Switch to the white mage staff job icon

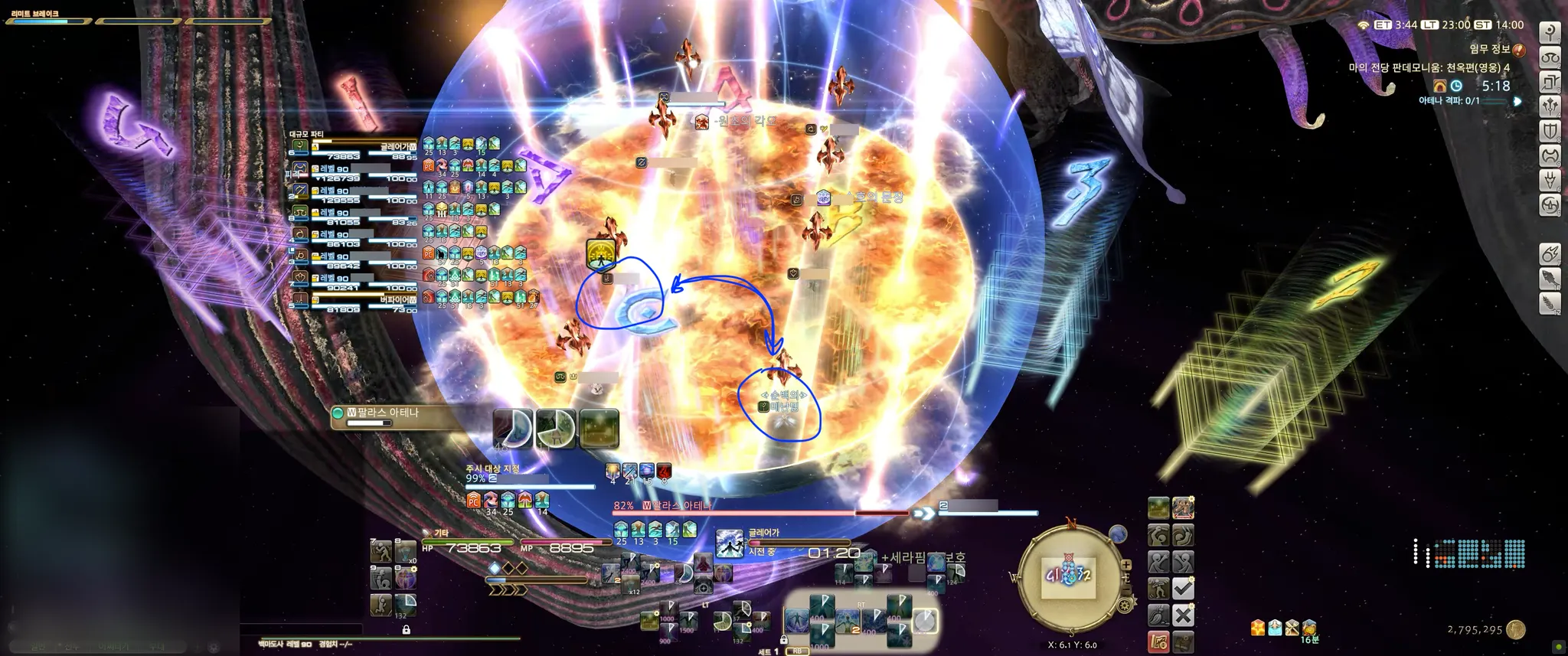click(1550, 32)
